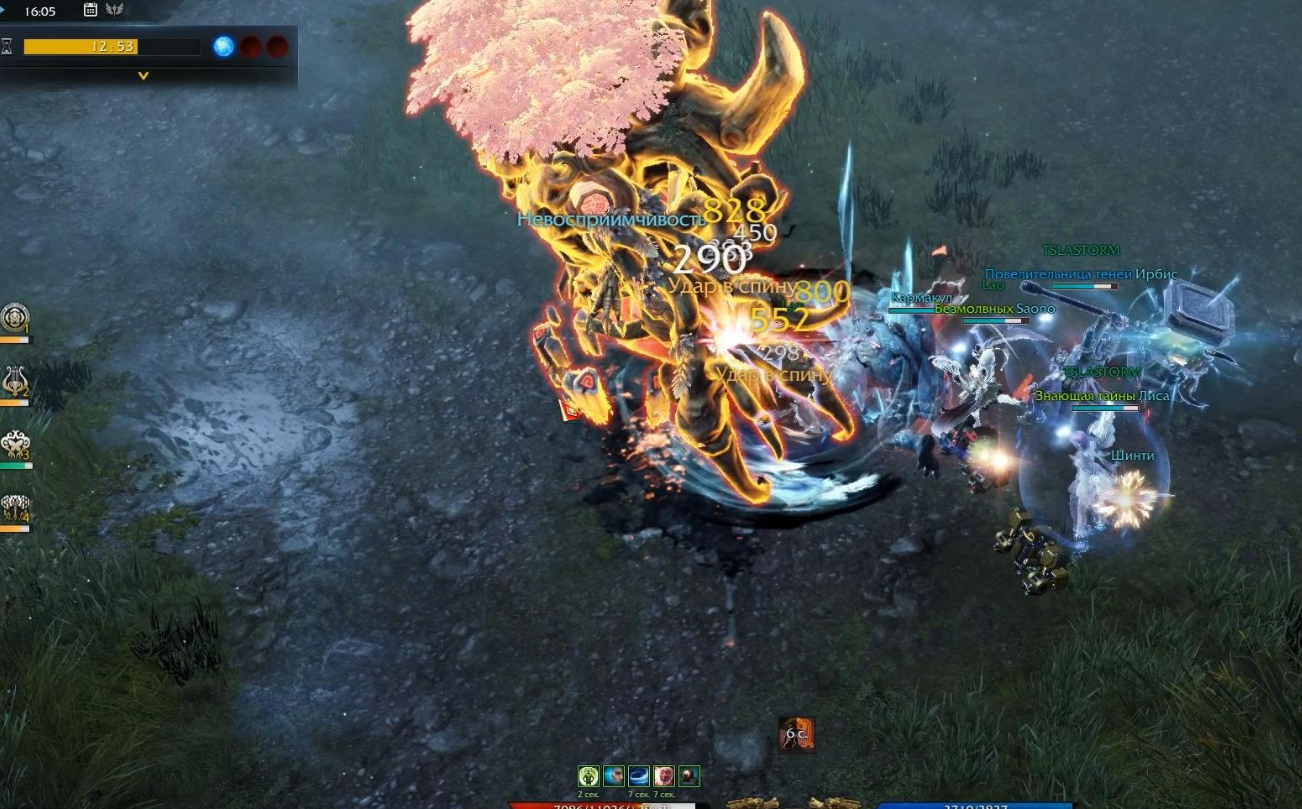Viewport: 1302px width, 809px height.
Task: Select party member 3 butterfly emblem
Action: click(x=15, y=444)
